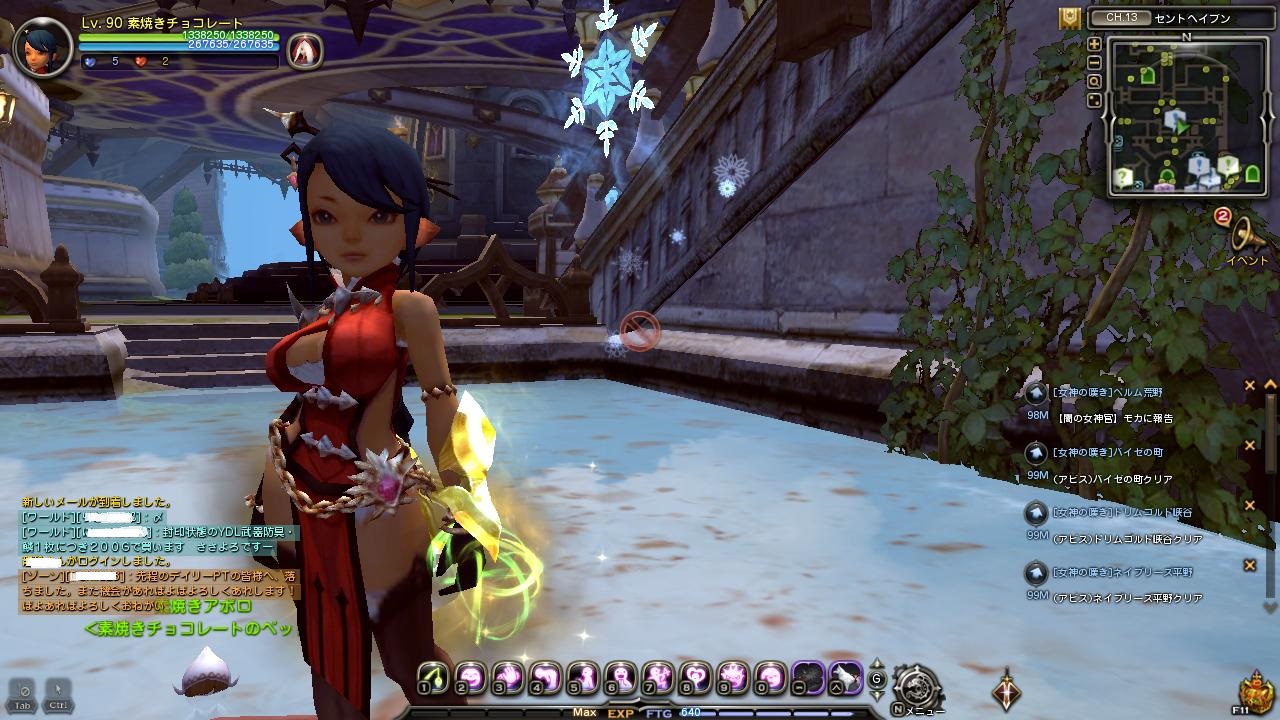Use the skill in hotbar slot 1
This screenshot has width=1280, height=720.
pyautogui.click(x=432, y=676)
